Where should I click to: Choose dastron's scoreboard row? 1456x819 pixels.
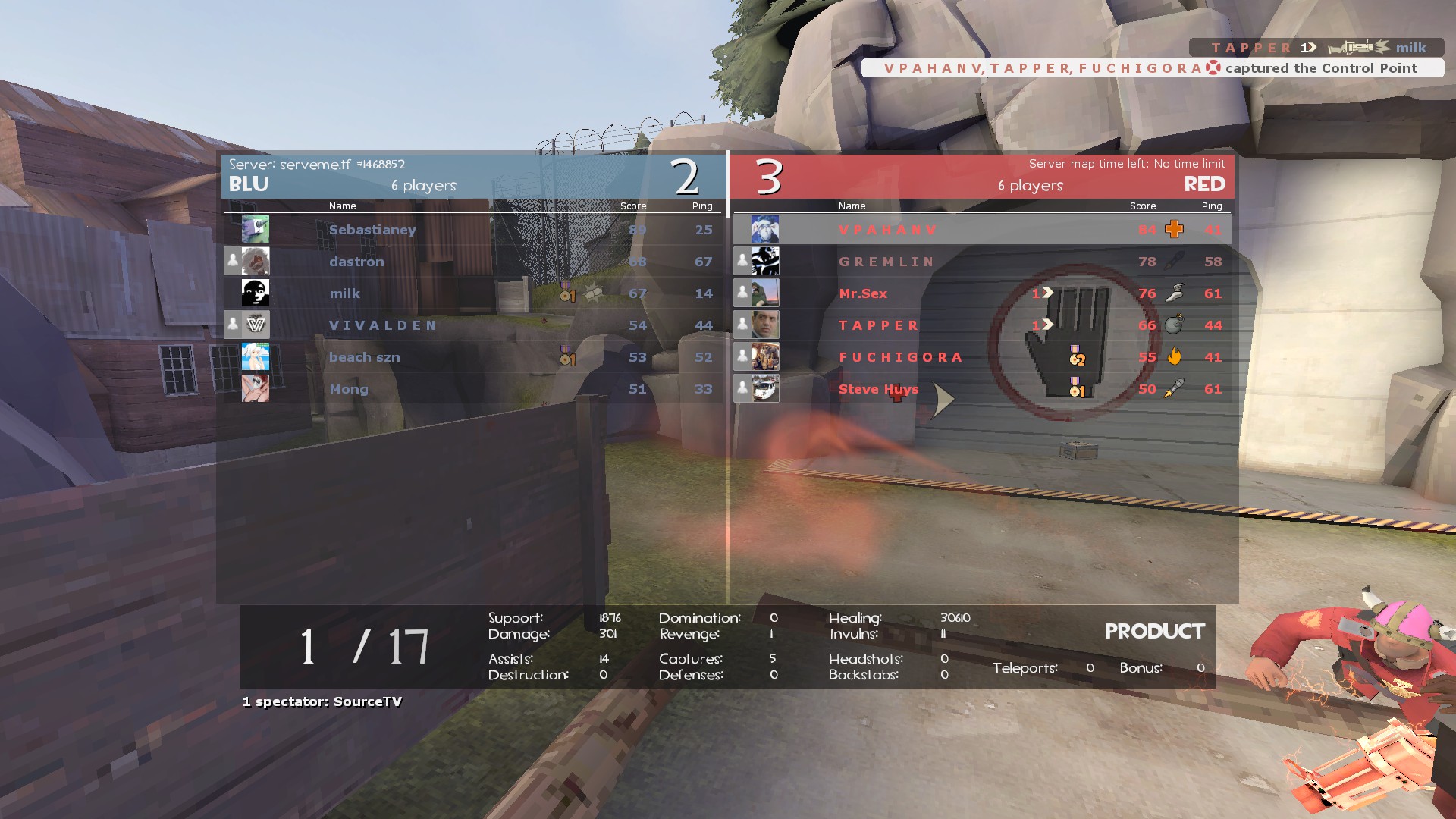point(356,262)
